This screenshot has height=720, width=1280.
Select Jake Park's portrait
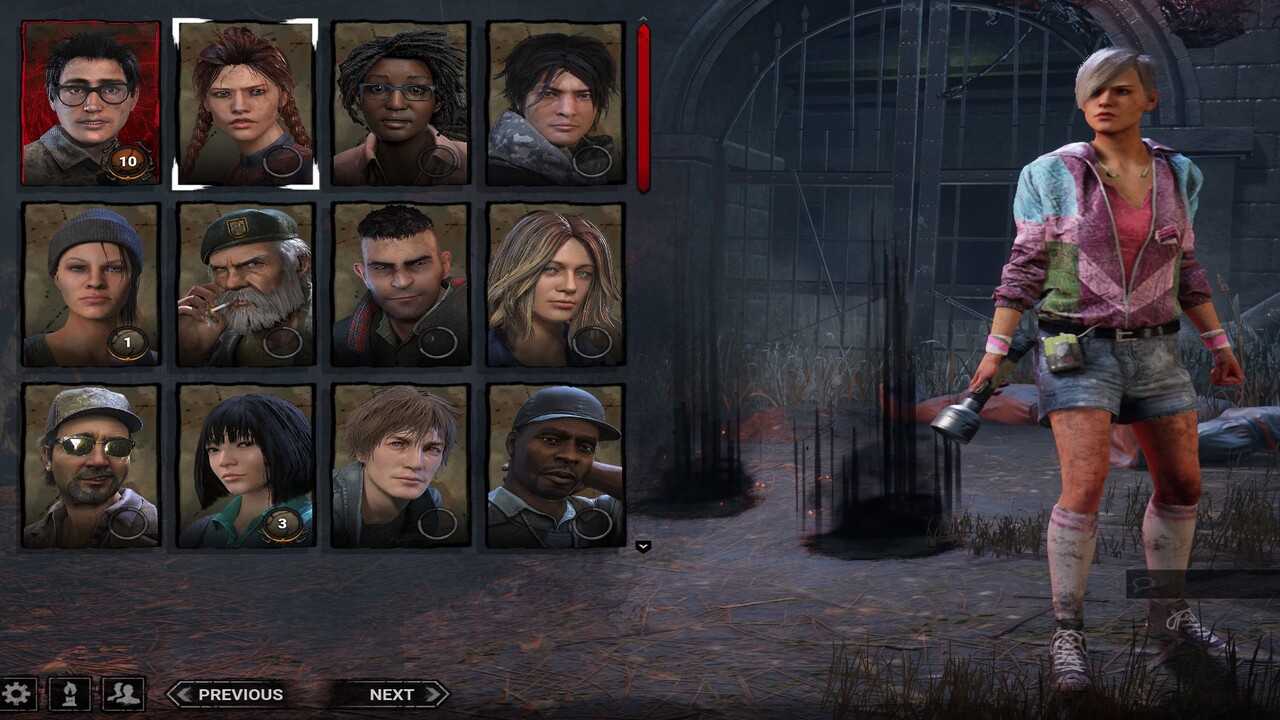click(x=548, y=100)
